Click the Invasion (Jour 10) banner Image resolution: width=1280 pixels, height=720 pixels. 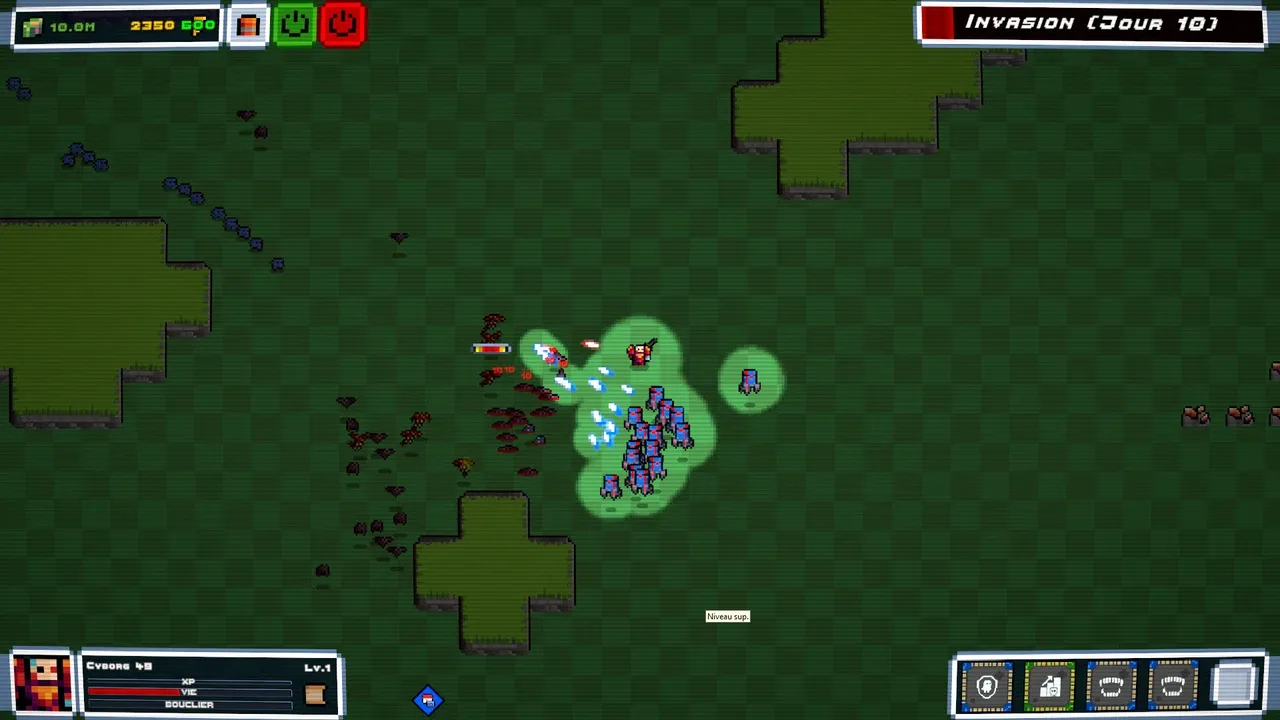click(x=1090, y=24)
